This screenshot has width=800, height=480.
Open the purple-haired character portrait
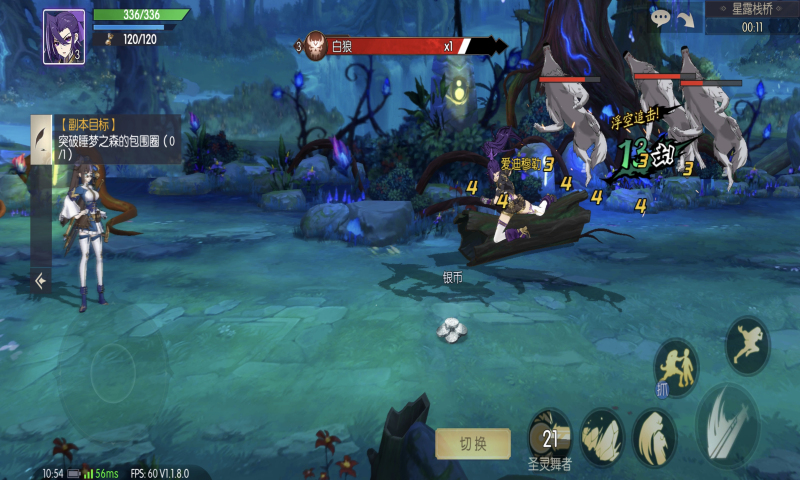(x=64, y=37)
